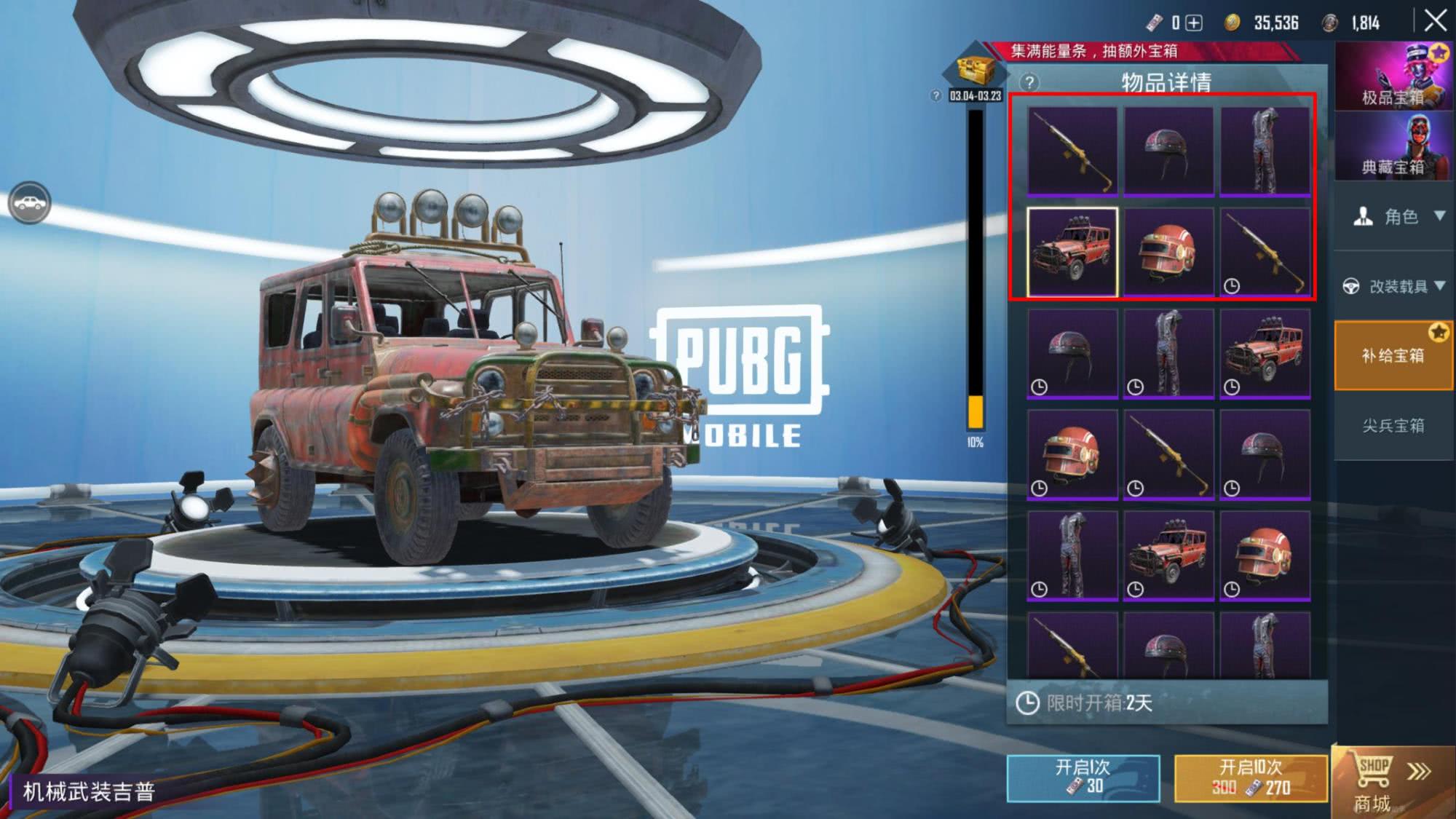
Task: Open the 物品详情 help question mark
Action: click(x=1029, y=82)
